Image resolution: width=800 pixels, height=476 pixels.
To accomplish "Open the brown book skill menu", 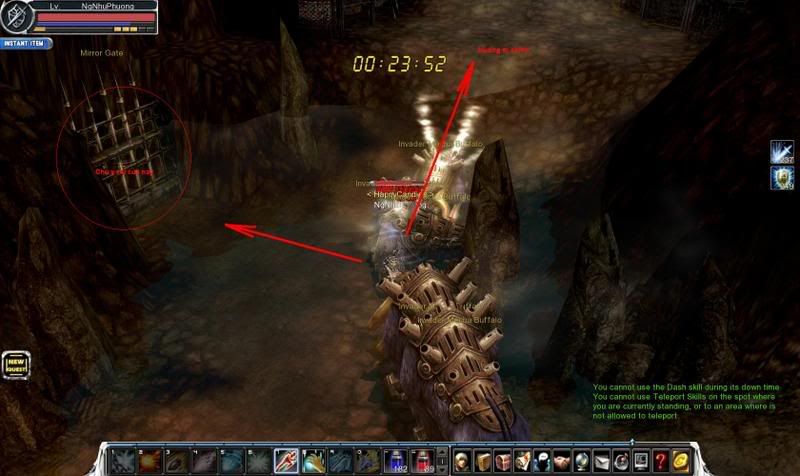I will click(484, 461).
